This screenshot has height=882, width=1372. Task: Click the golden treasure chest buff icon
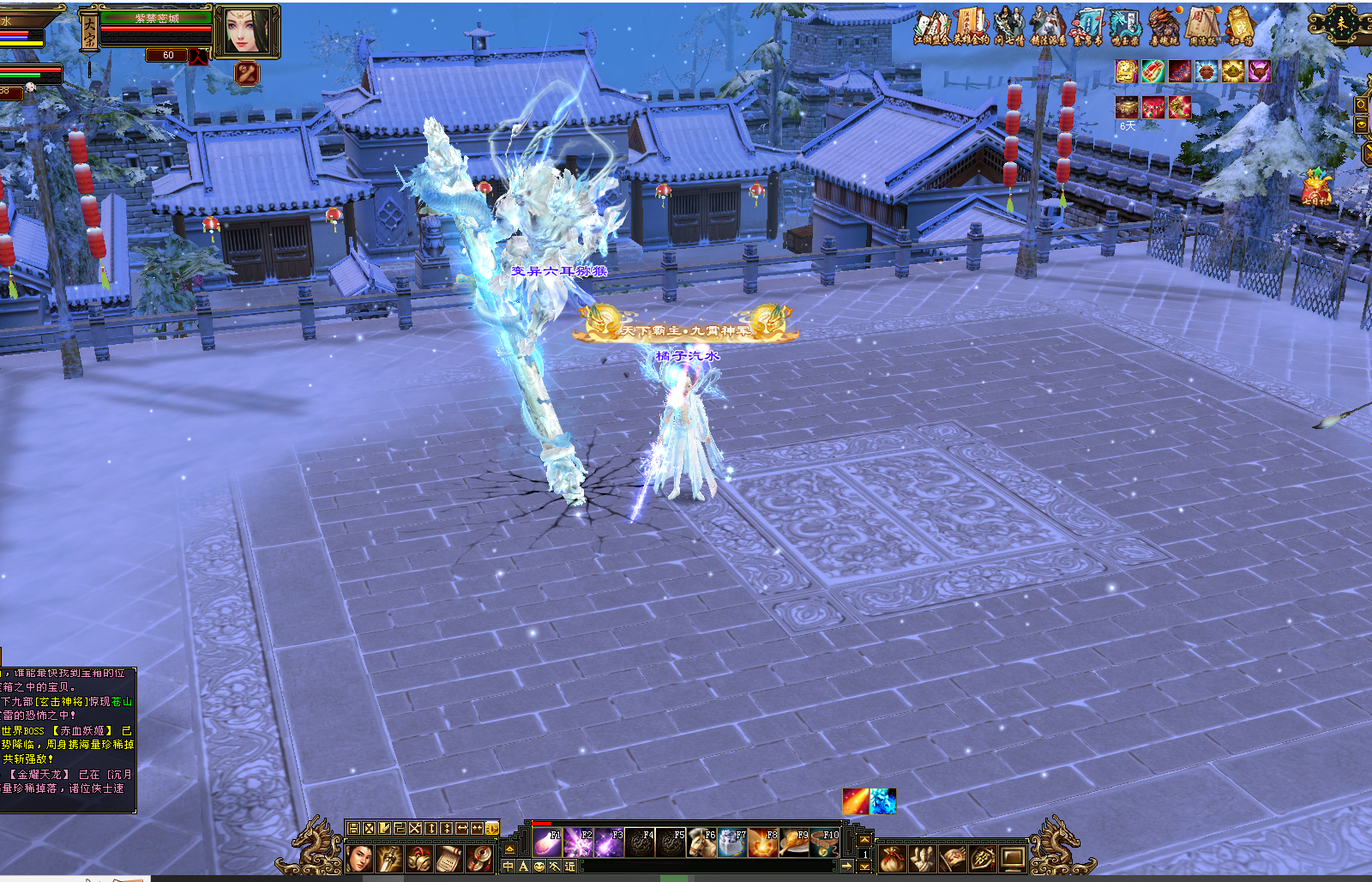[x=1125, y=106]
